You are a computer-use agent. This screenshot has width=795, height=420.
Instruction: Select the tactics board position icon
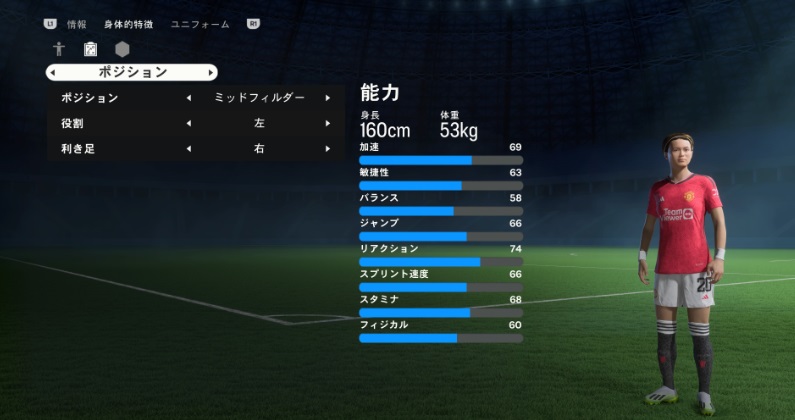click(91, 49)
